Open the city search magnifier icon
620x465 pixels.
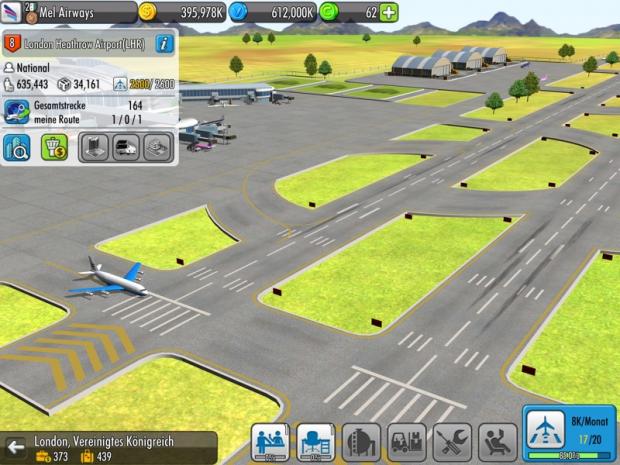click(17, 148)
